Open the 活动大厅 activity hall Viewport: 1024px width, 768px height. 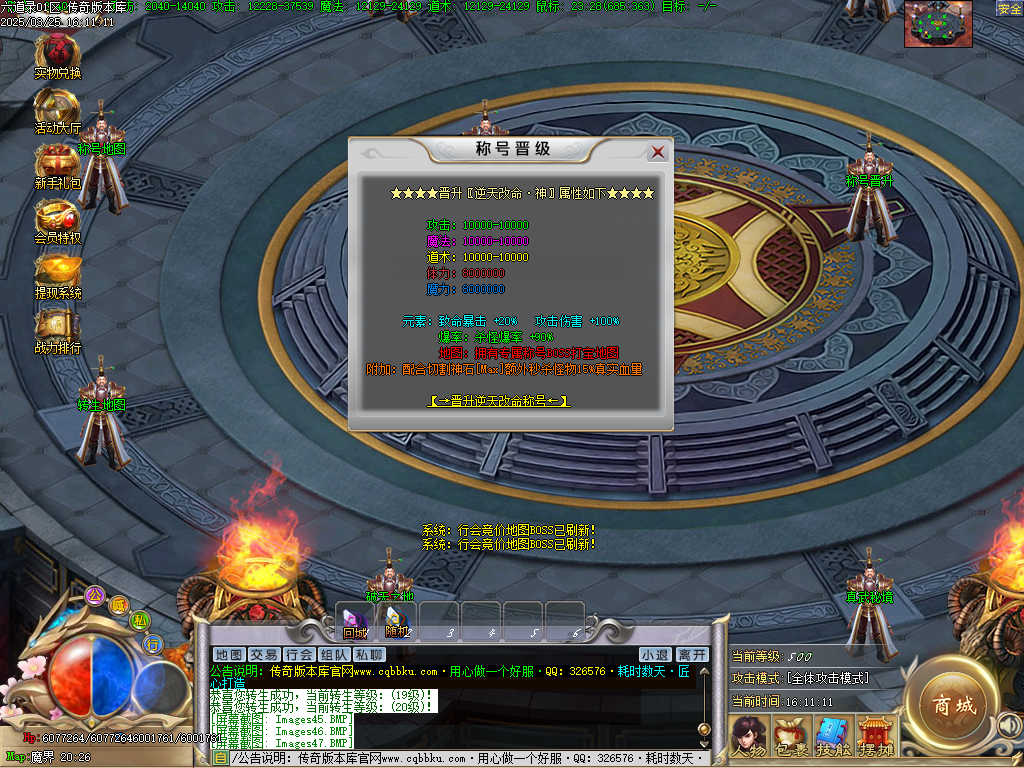point(57,107)
